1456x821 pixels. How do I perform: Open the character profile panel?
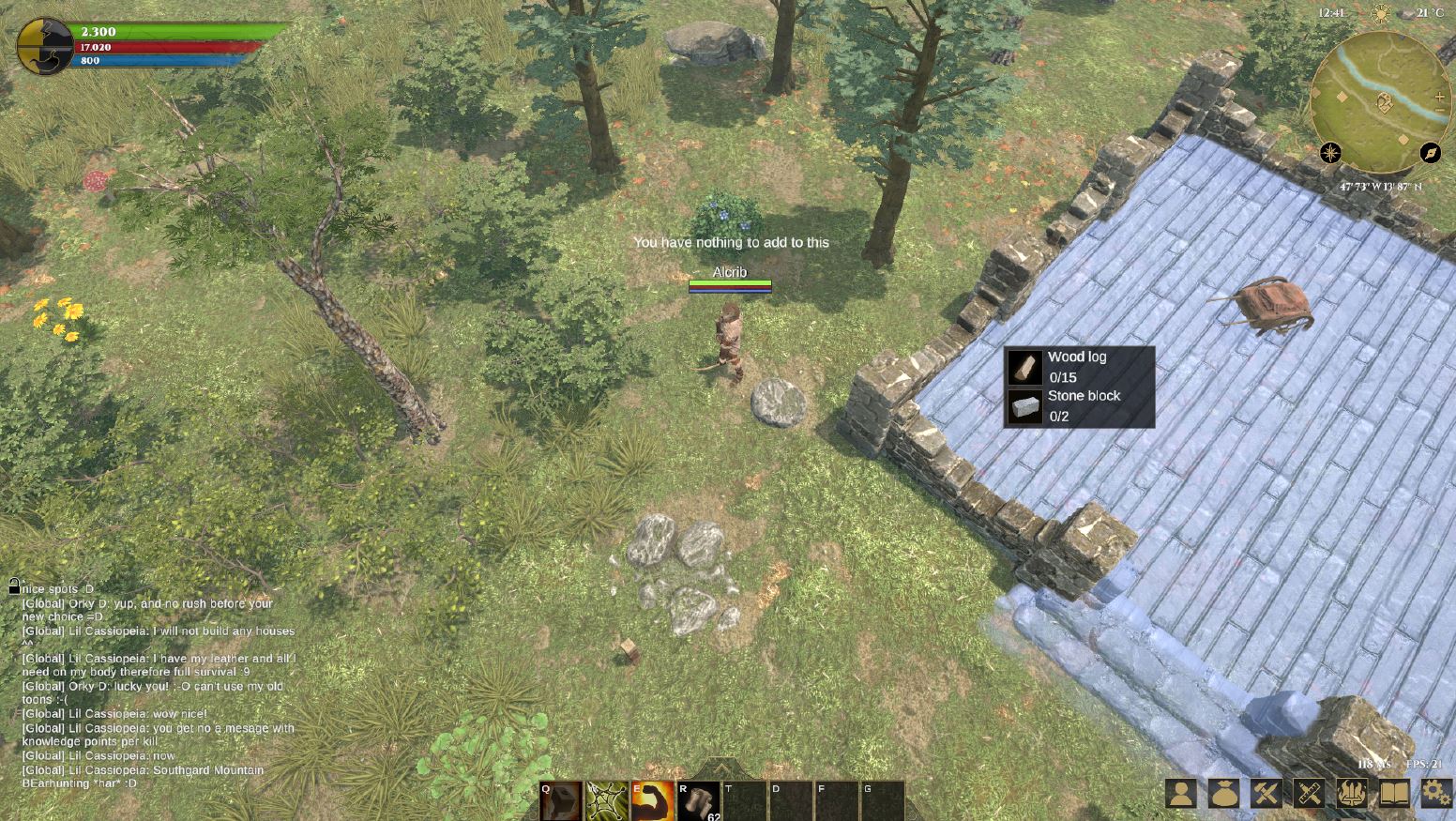[x=1181, y=794]
